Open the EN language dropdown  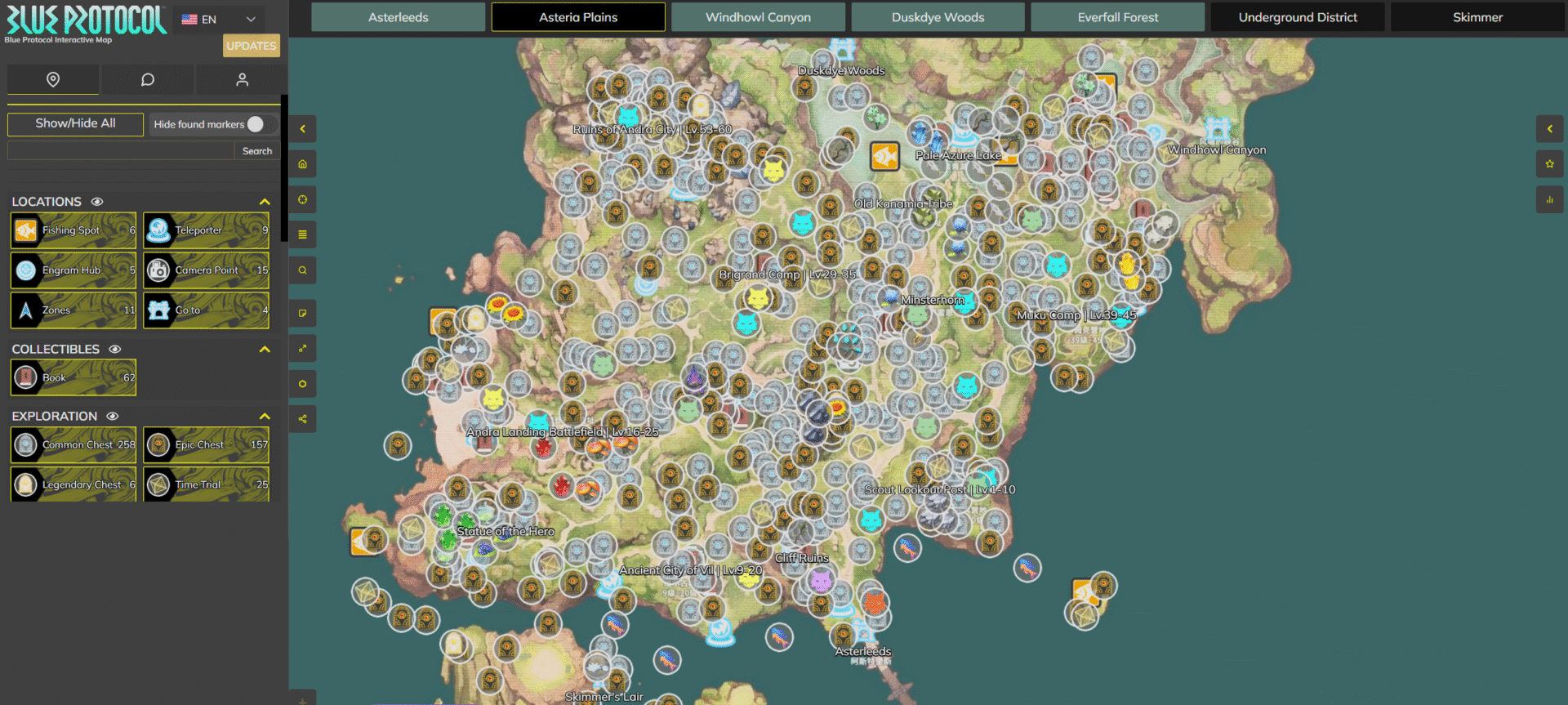click(218, 18)
